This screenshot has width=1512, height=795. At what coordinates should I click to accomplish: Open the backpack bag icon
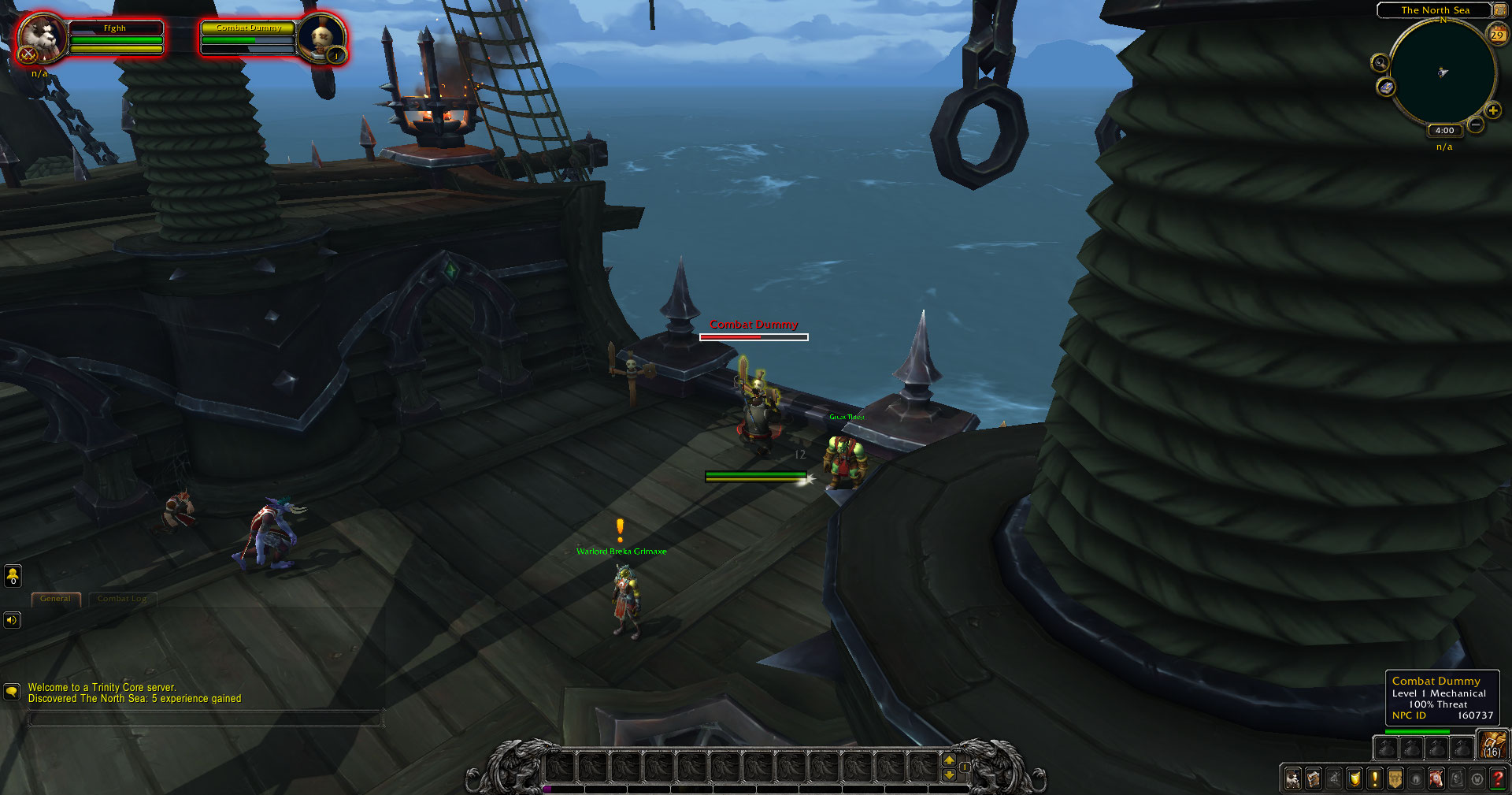click(1493, 744)
